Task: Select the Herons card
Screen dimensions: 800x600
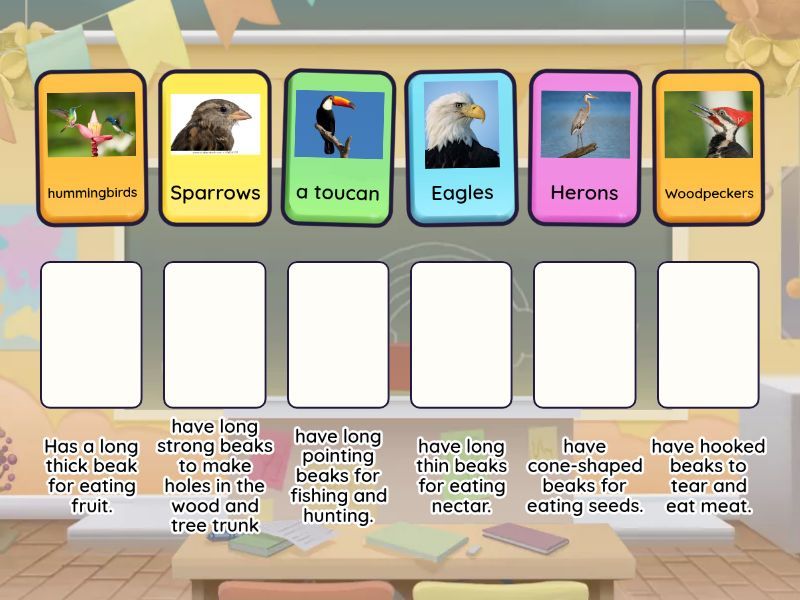Action: pos(585,147)
